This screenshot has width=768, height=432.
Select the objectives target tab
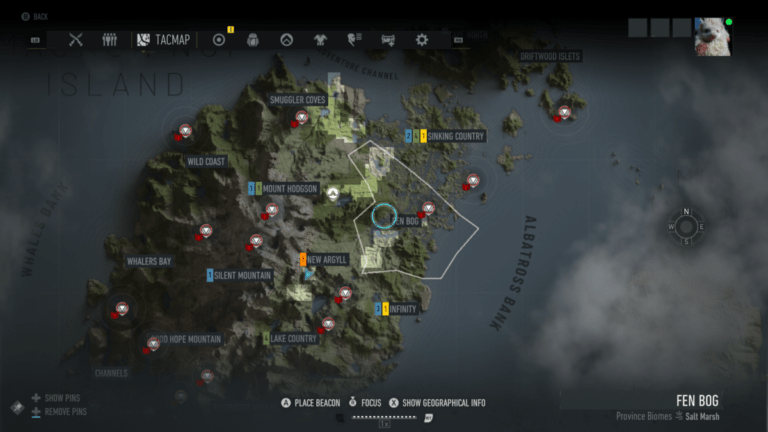[x=219, y=40]
